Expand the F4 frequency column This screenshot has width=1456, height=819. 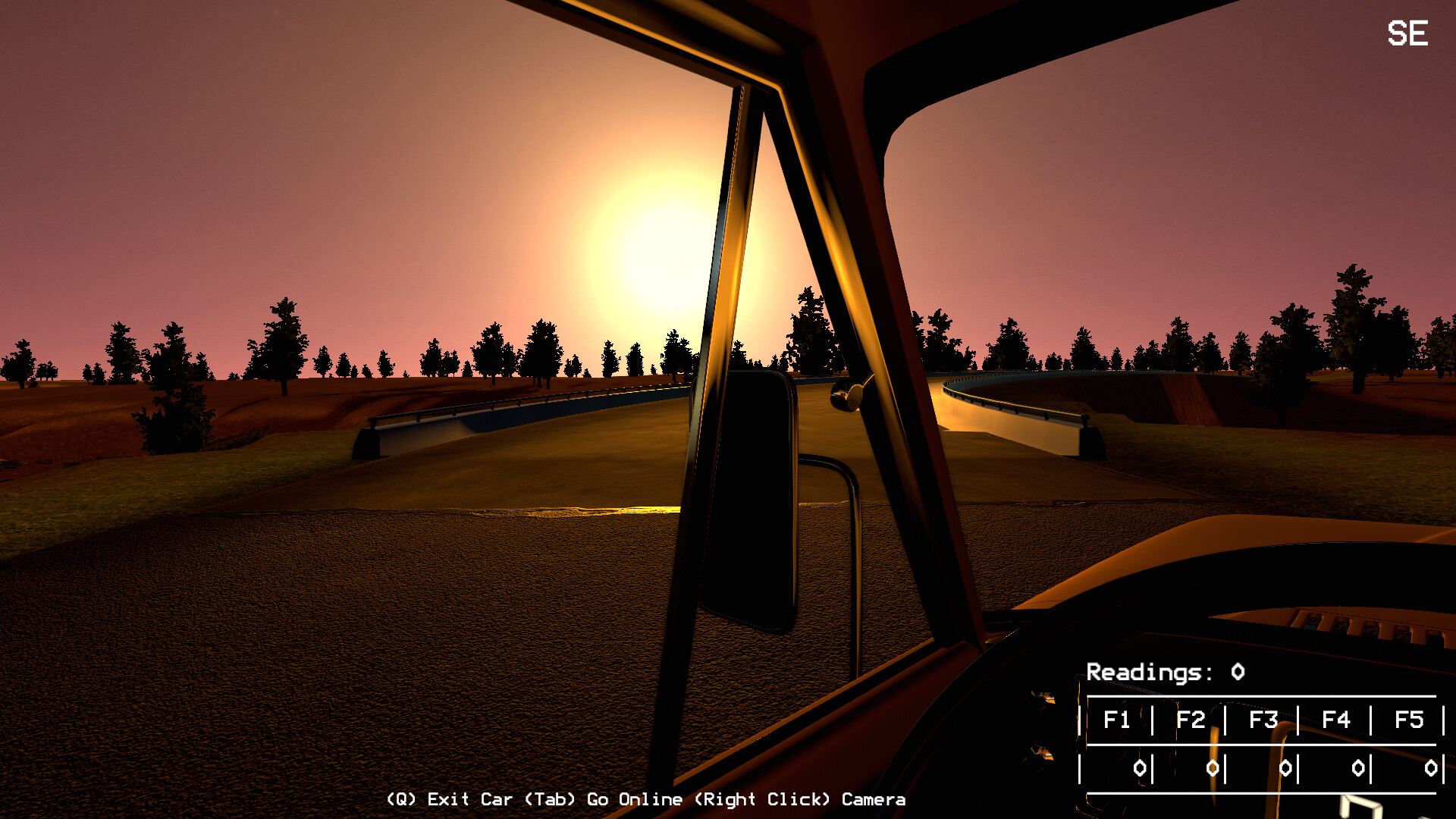pyautogui.click(x=1337, y=720)
